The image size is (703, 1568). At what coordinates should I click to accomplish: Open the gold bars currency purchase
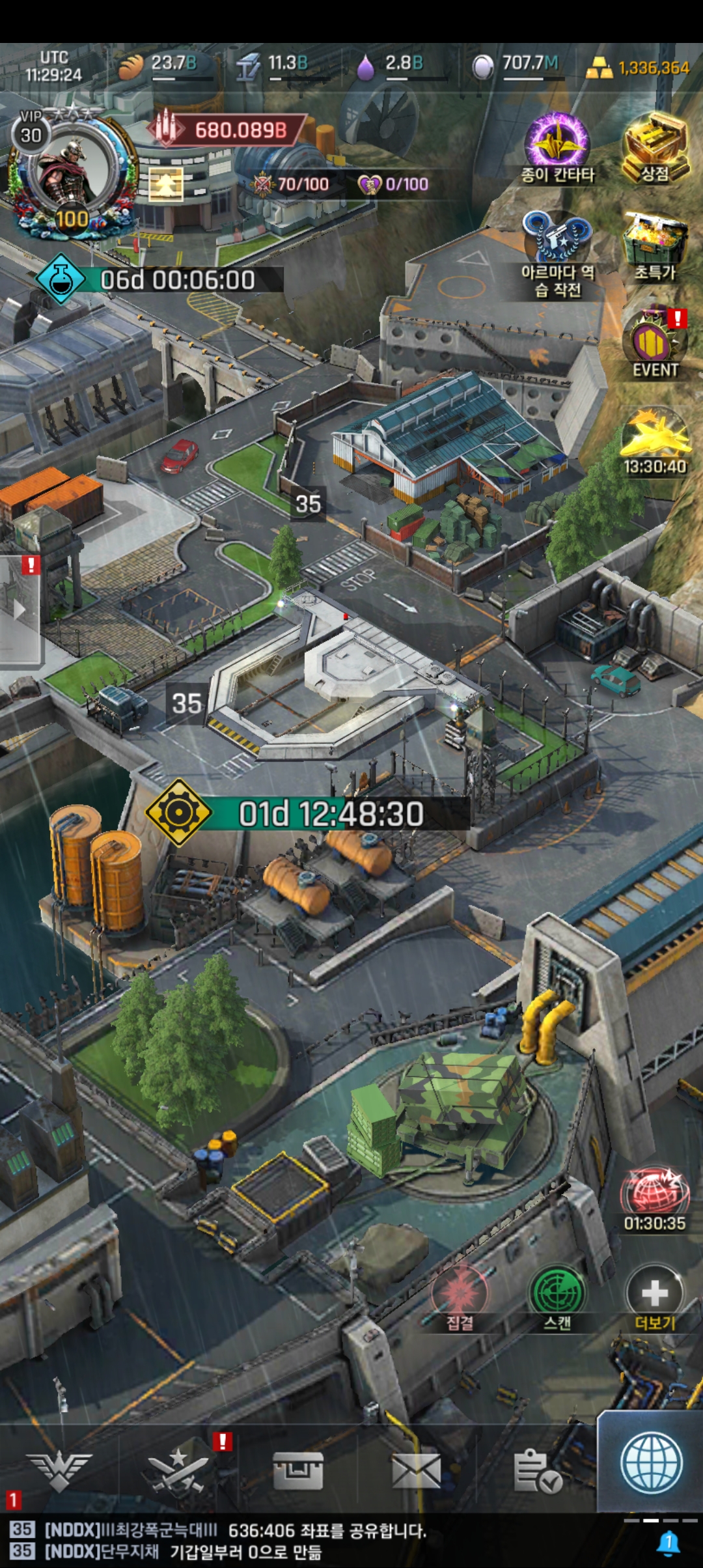tap(639, 67)
